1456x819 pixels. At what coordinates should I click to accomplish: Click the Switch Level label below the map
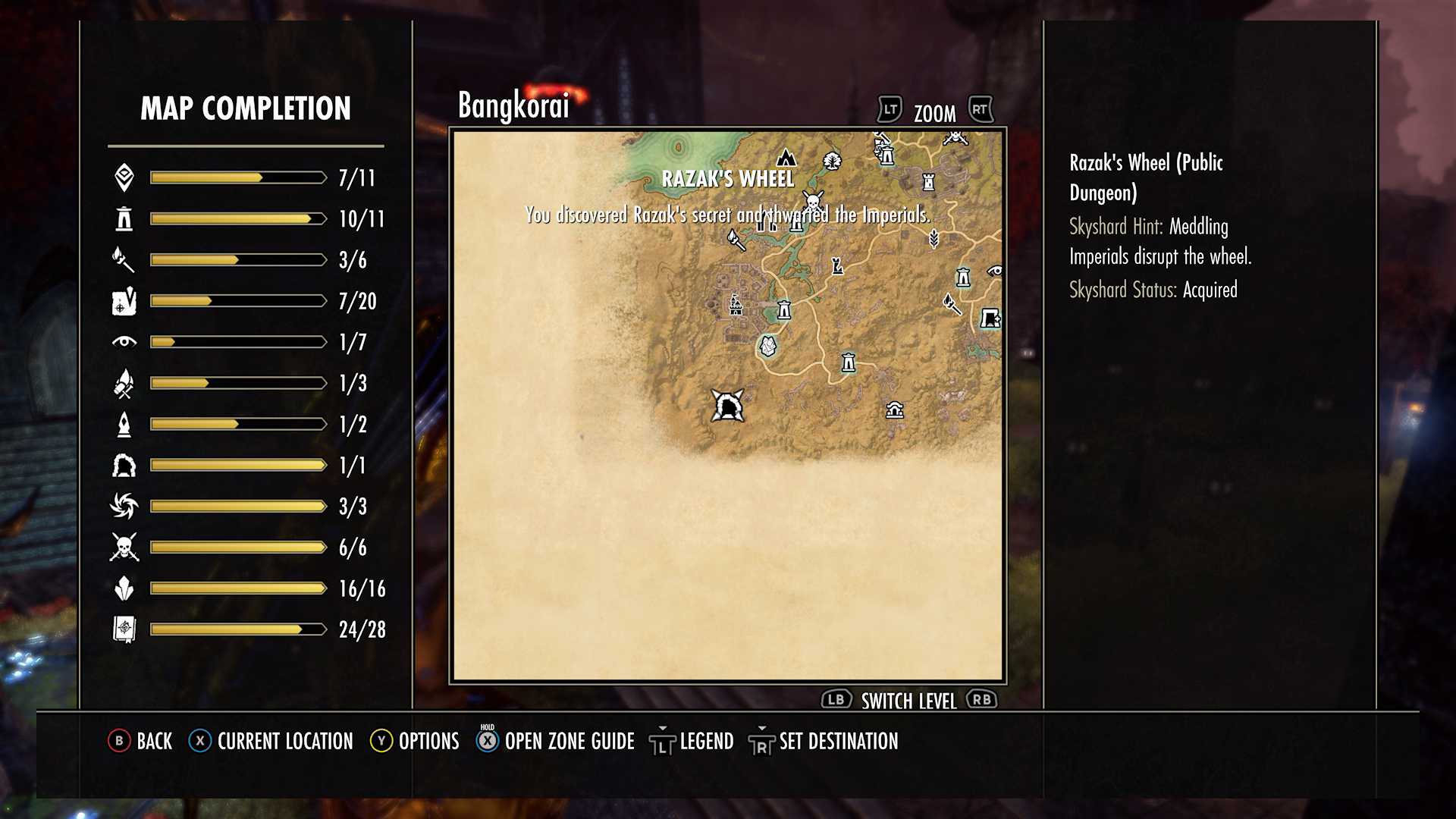point(908,701)
